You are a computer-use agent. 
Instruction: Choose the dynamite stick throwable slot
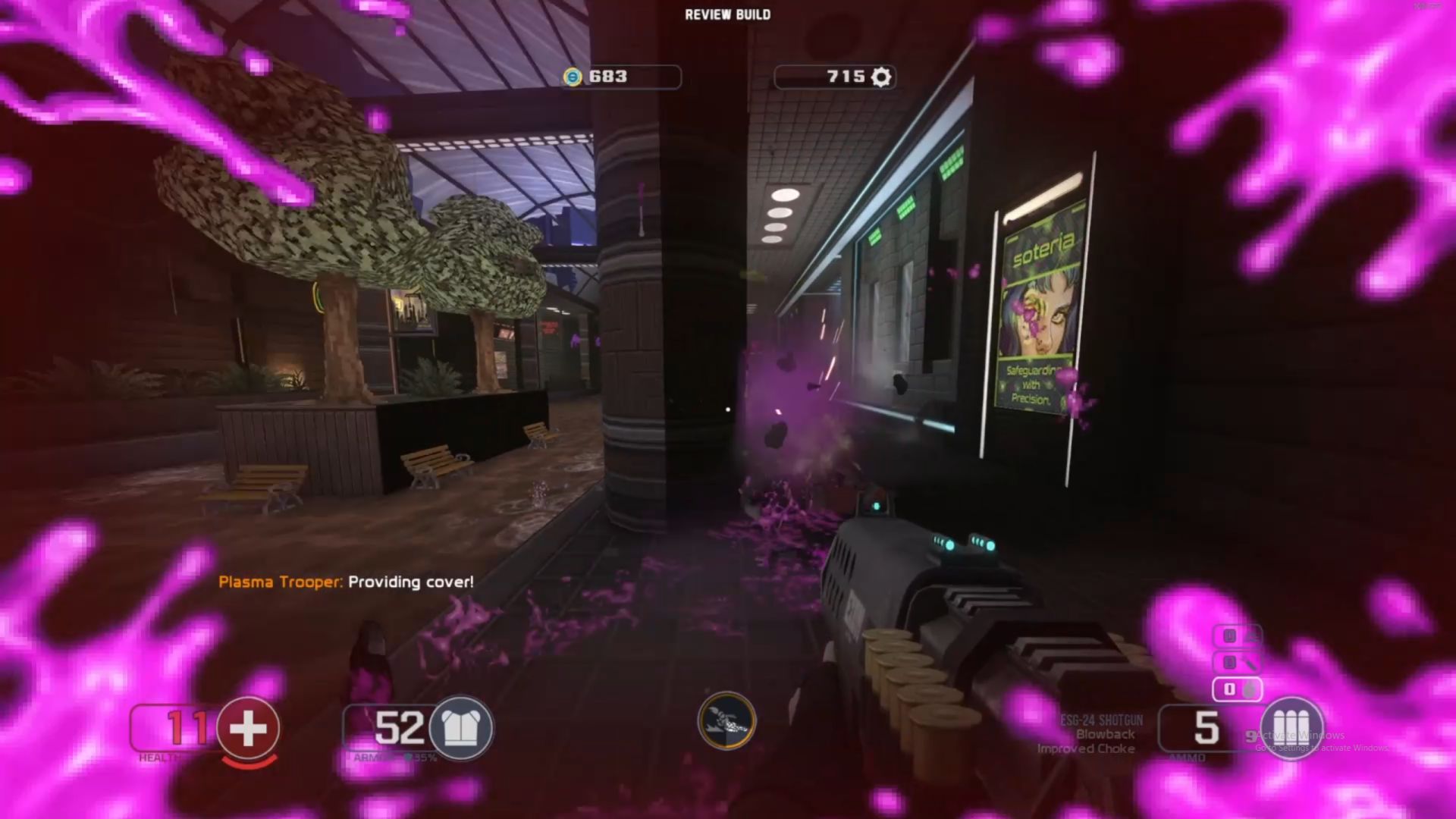(x=1238, y=663)
